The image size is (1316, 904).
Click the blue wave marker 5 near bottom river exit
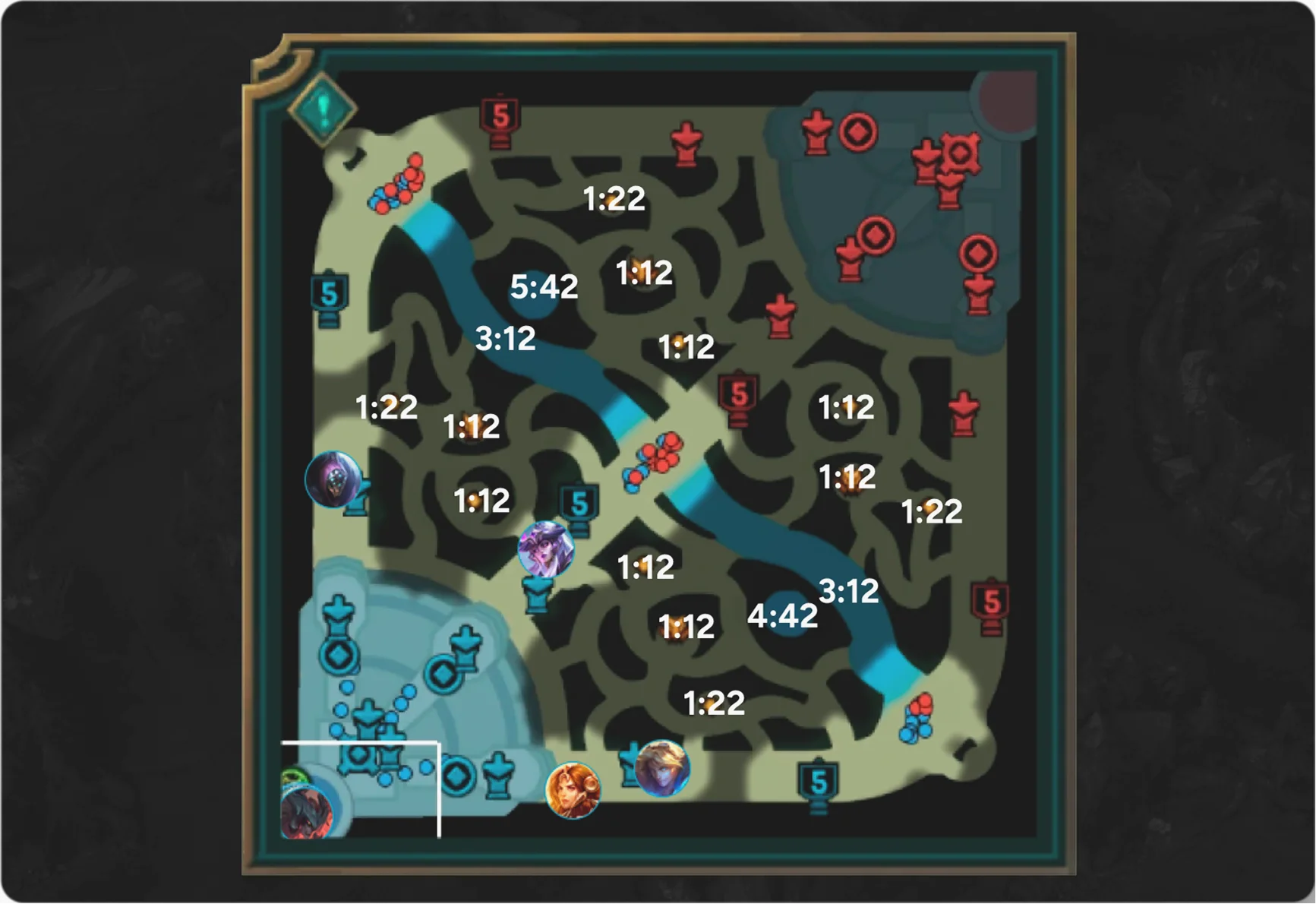819,779
